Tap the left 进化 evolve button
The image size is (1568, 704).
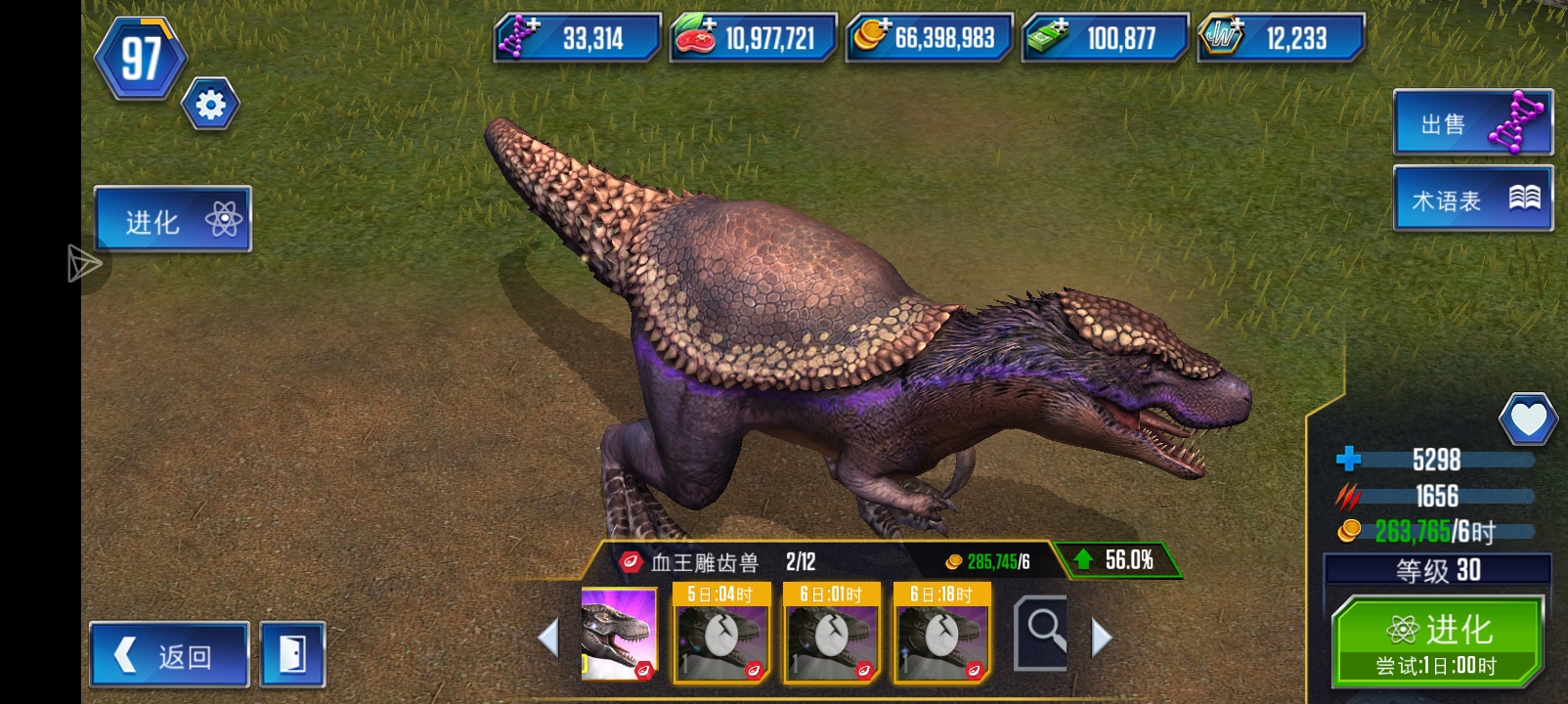[173, 219]
